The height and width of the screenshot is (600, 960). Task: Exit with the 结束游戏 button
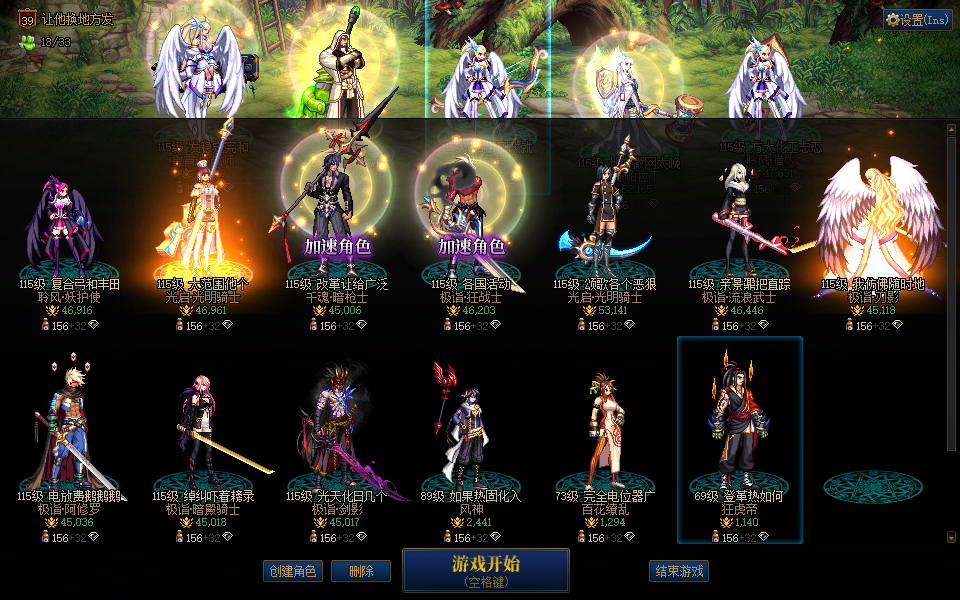coord(679,571)
